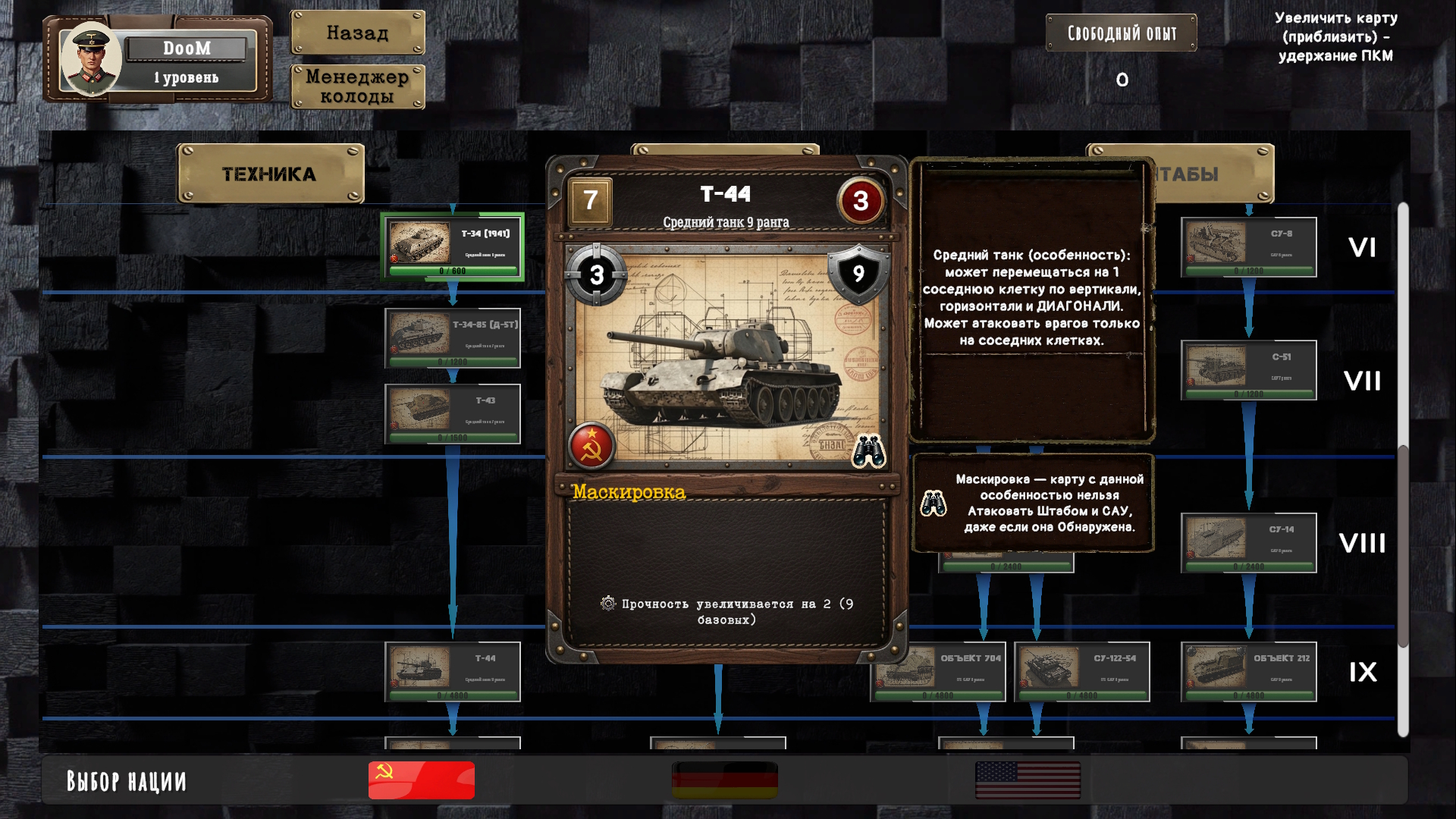This screenshot has width=1456, height=819.
Task: Pick the СУ-8 artillery node
Action: (x=1248, y=247)
